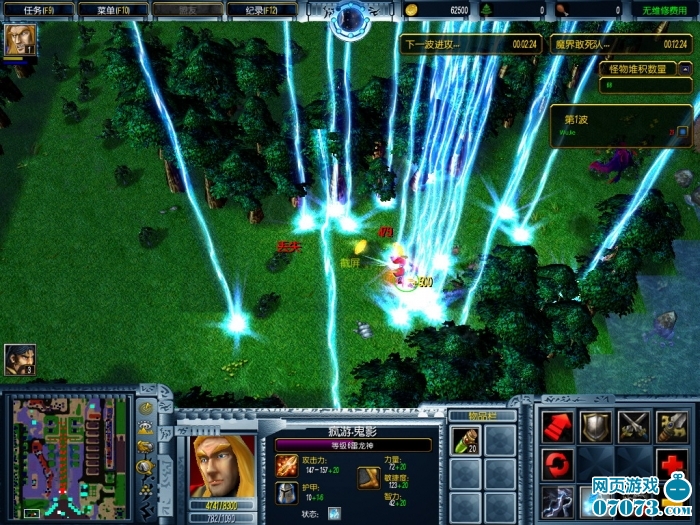Click the day-night clock at top center
700x525 pixels.
pos(351,17)
